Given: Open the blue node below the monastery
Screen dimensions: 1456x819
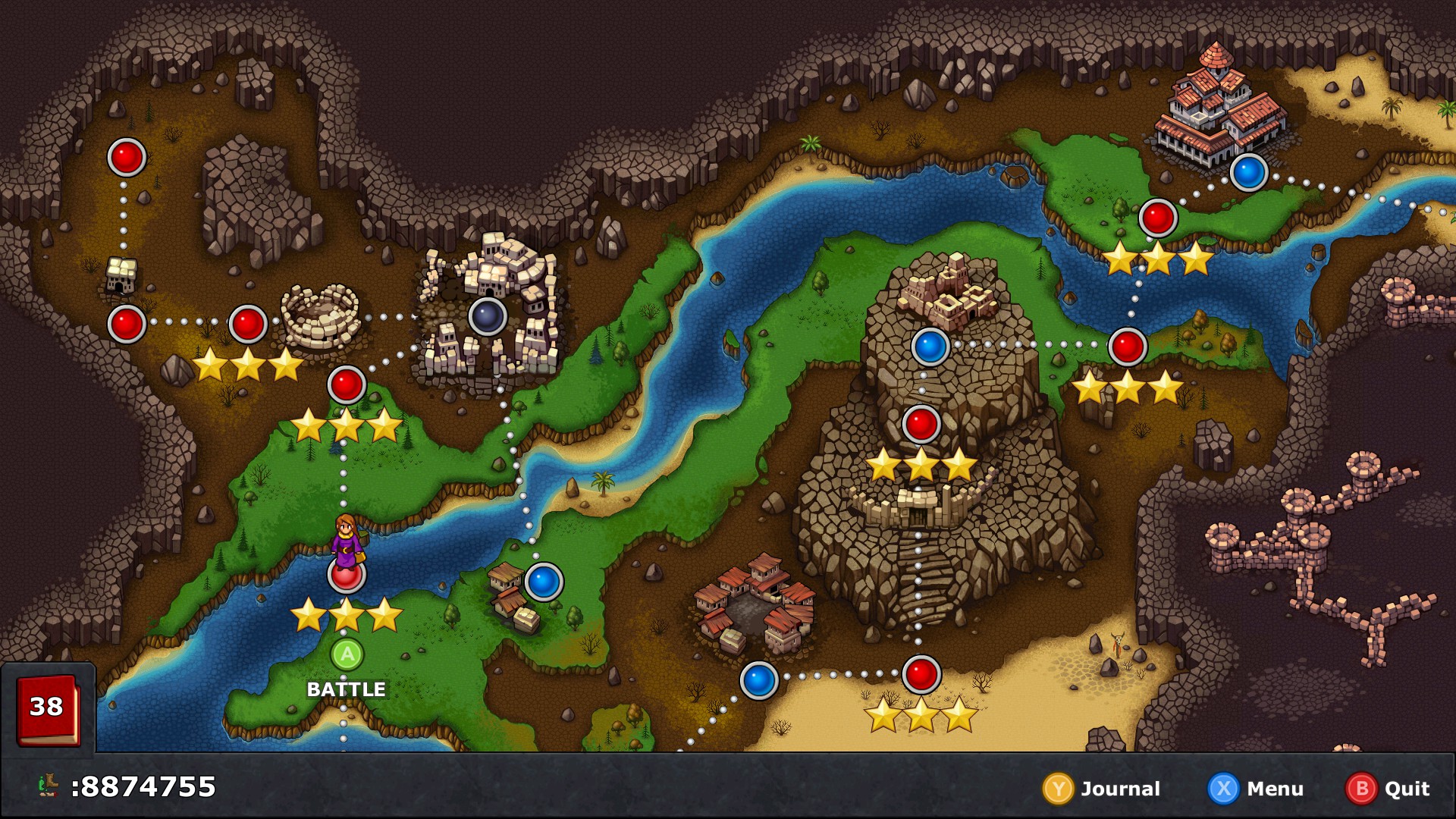Looking at the screenshot, I should [x=1248, y=172].
